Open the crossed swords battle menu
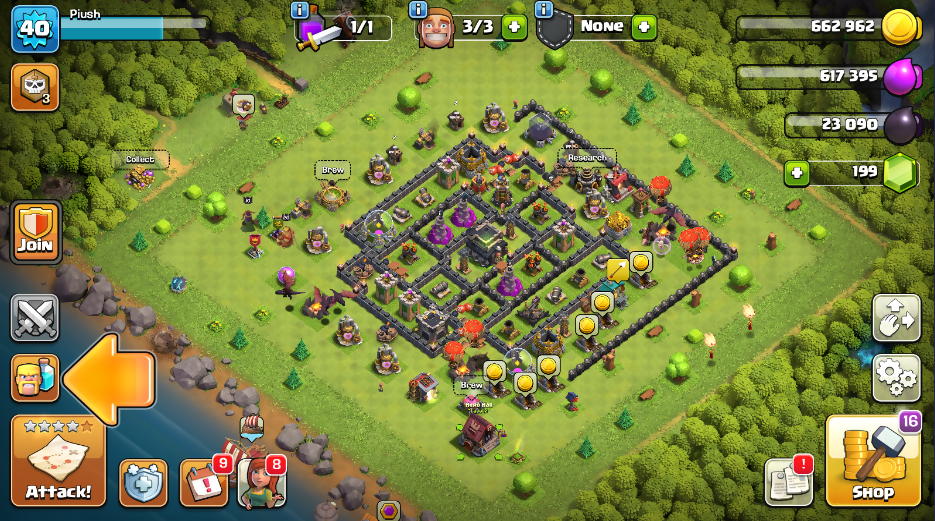Screen dimensions: 935x521 (35, 319)
